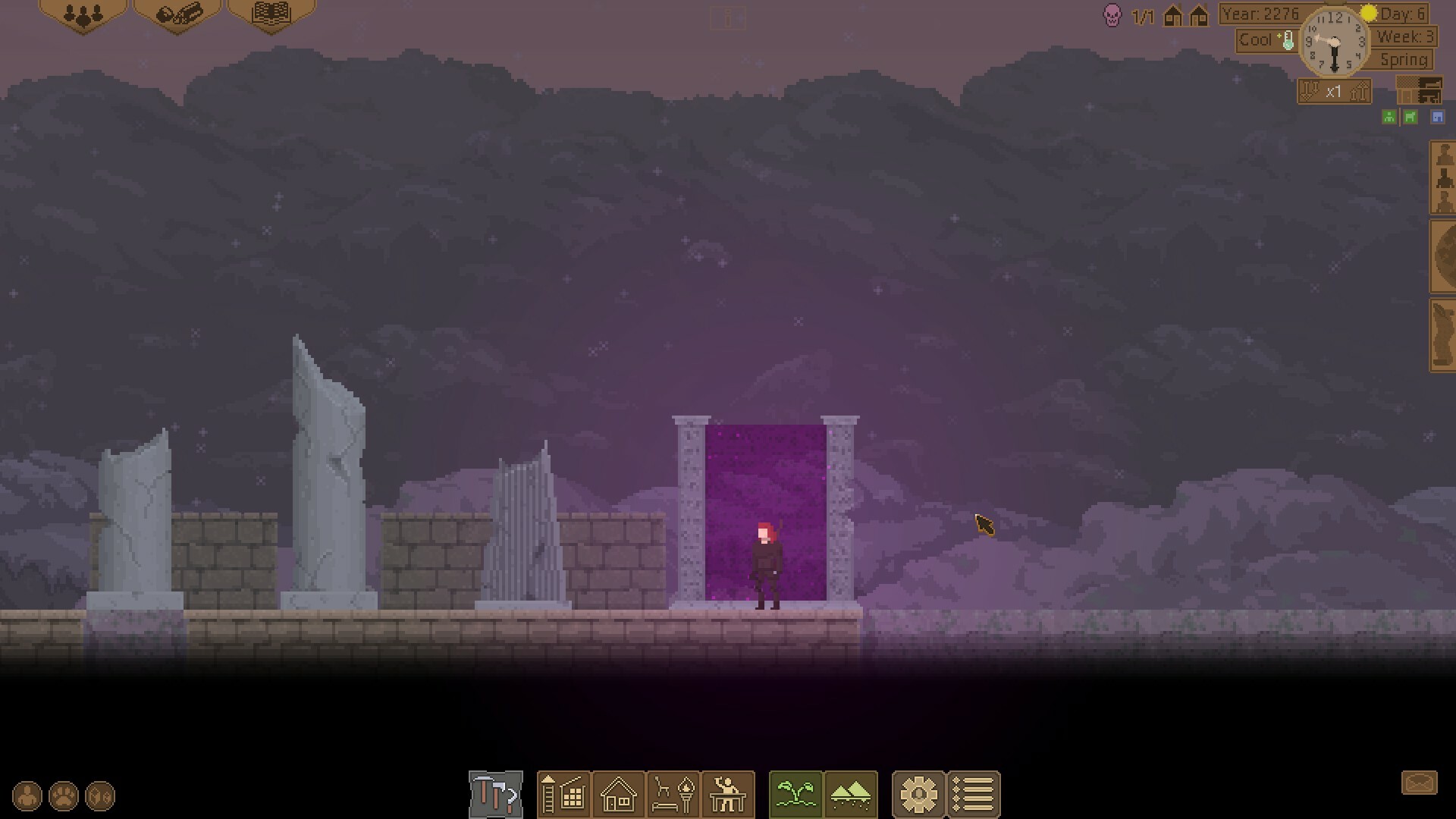Open the house building menu
1456x819 pixels.
pos(618,795)
